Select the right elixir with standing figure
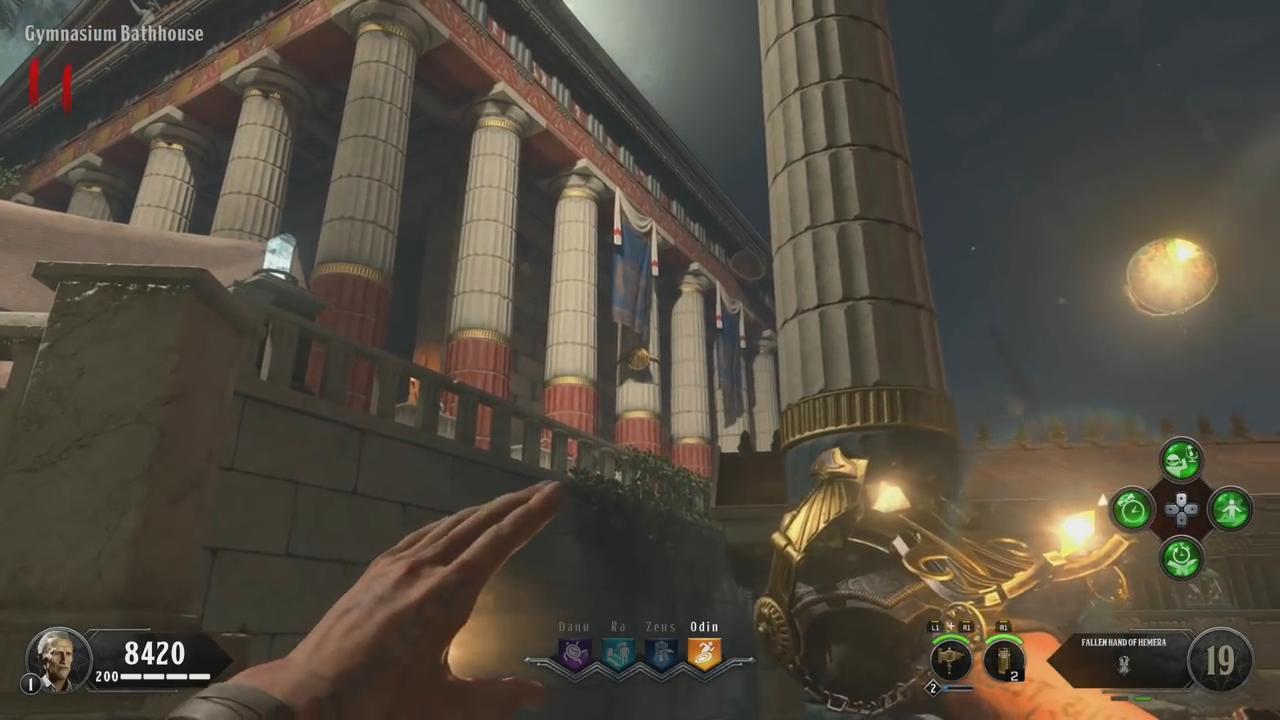1280x720 pixels. pyautogui.click(x=1230, y=509)
